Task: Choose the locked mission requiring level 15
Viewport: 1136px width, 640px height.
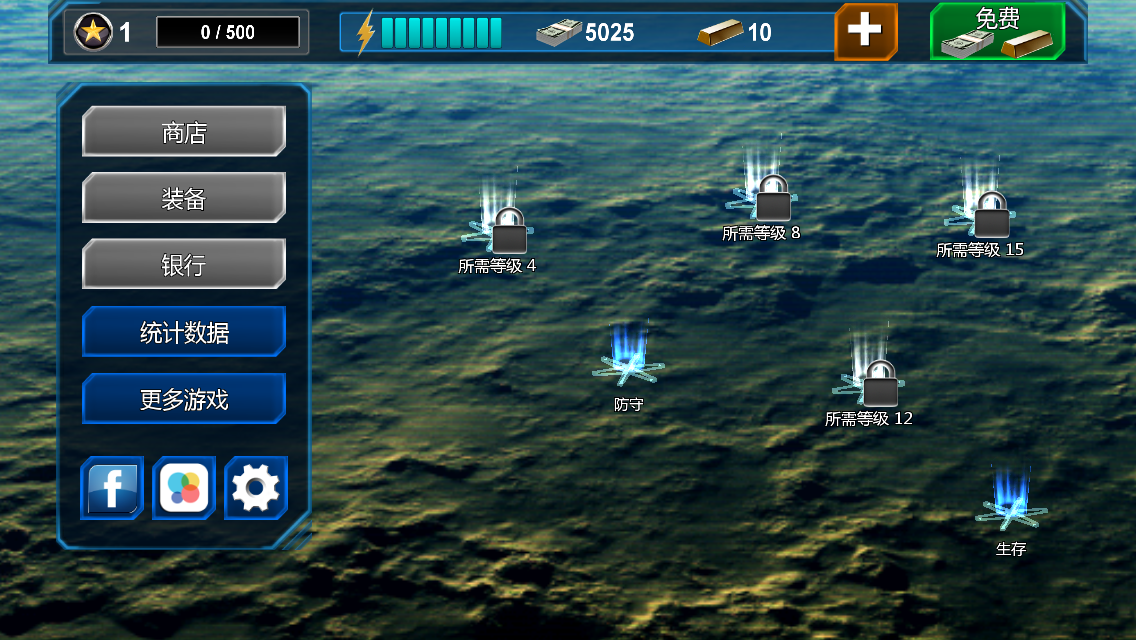Action: pyautogui.click(x=990, y=214)
